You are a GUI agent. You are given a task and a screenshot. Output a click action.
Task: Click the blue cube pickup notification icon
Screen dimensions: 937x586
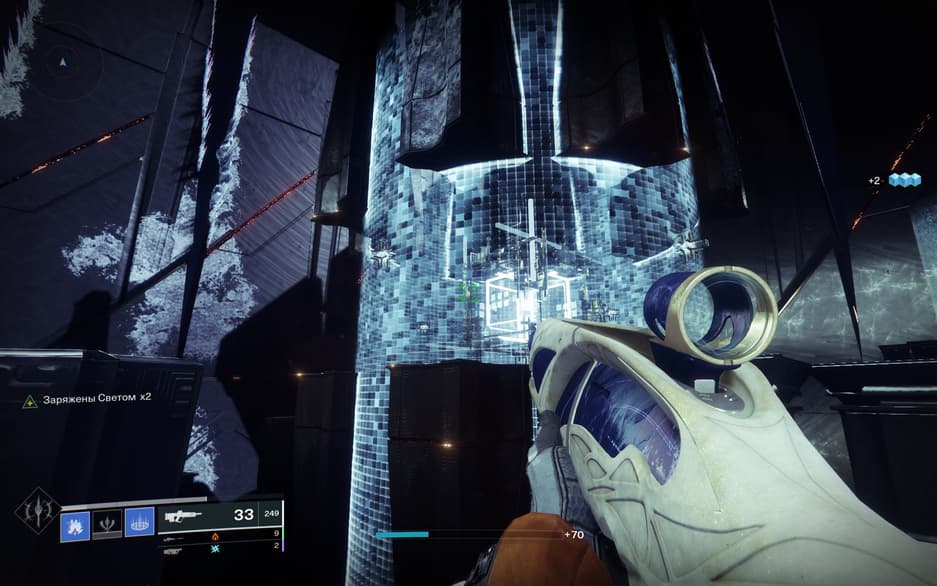tap(904, 180)
